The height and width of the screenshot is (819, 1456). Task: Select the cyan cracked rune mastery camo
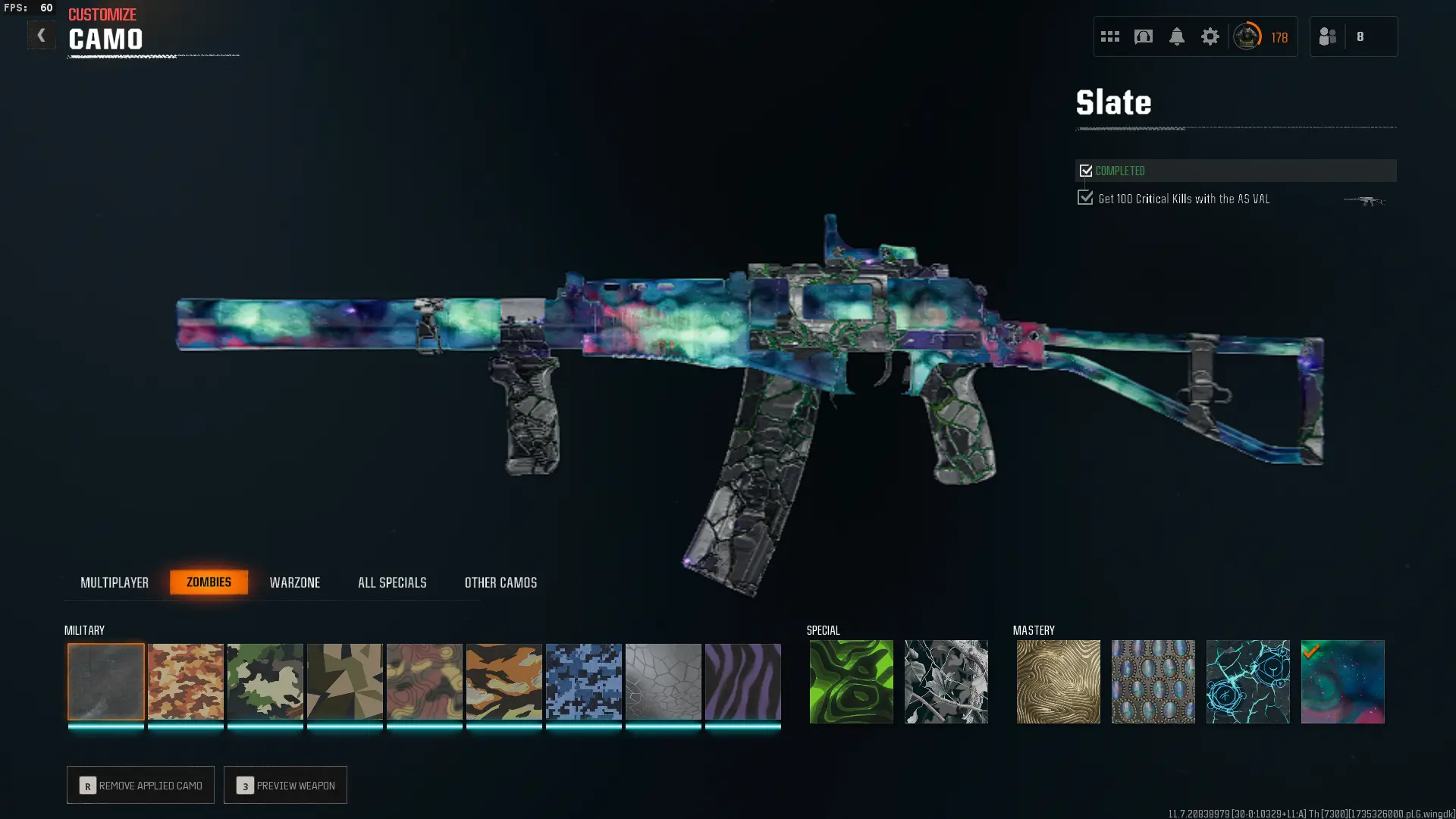(1248, 681)
